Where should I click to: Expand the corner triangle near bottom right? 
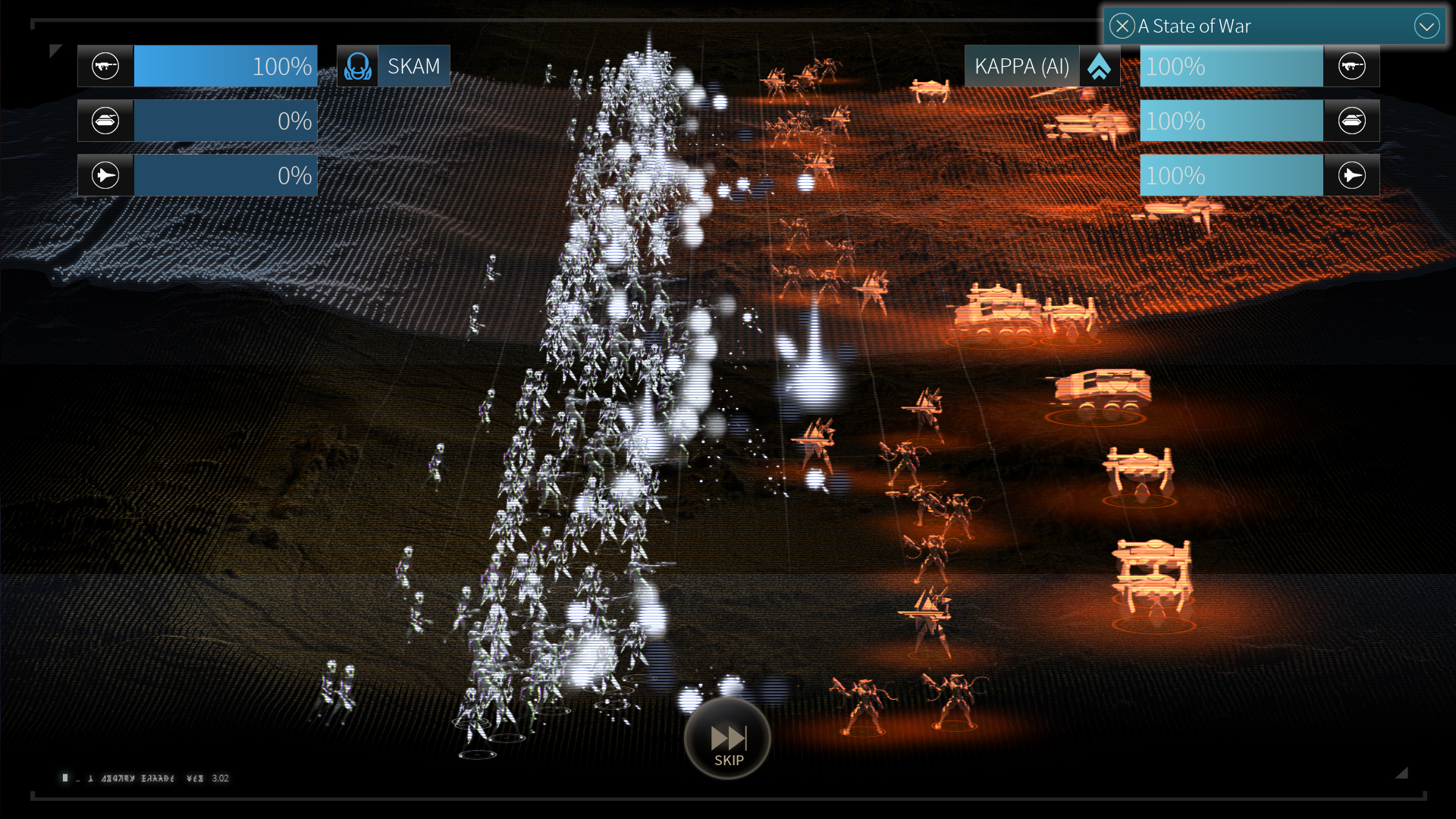click(1402, 772)
